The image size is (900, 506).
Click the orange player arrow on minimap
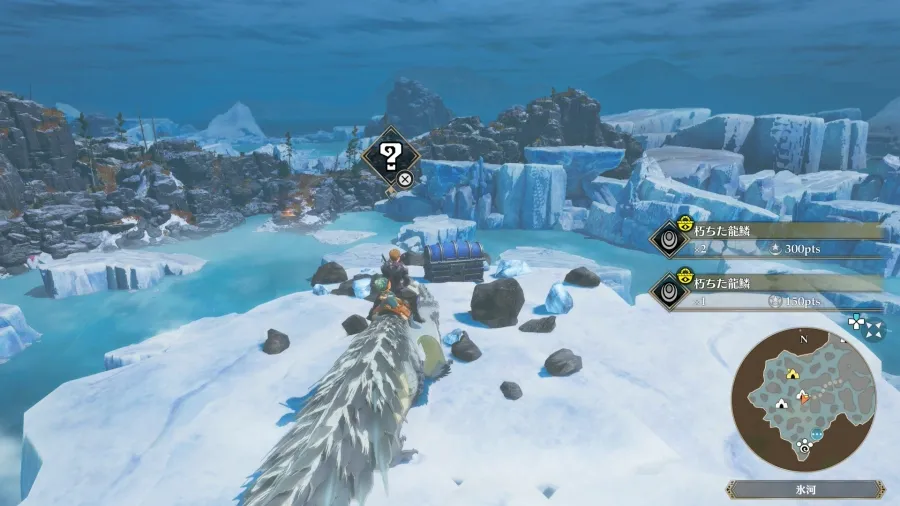tap(802, 398)
